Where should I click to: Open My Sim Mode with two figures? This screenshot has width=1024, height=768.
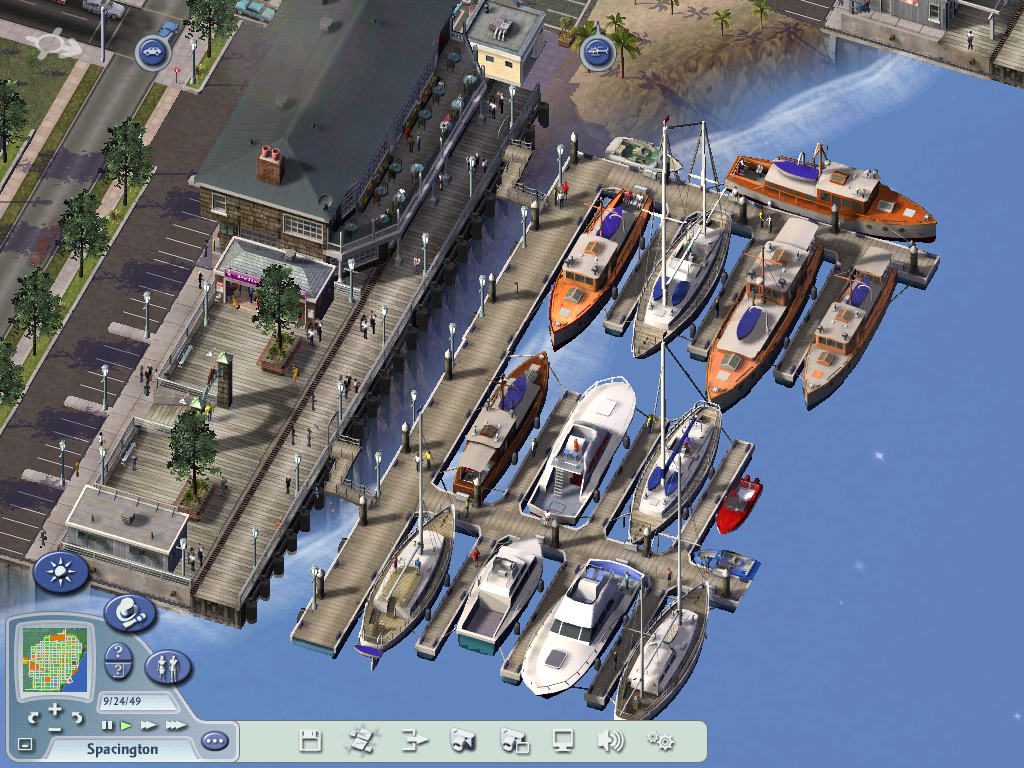[168, 666]
